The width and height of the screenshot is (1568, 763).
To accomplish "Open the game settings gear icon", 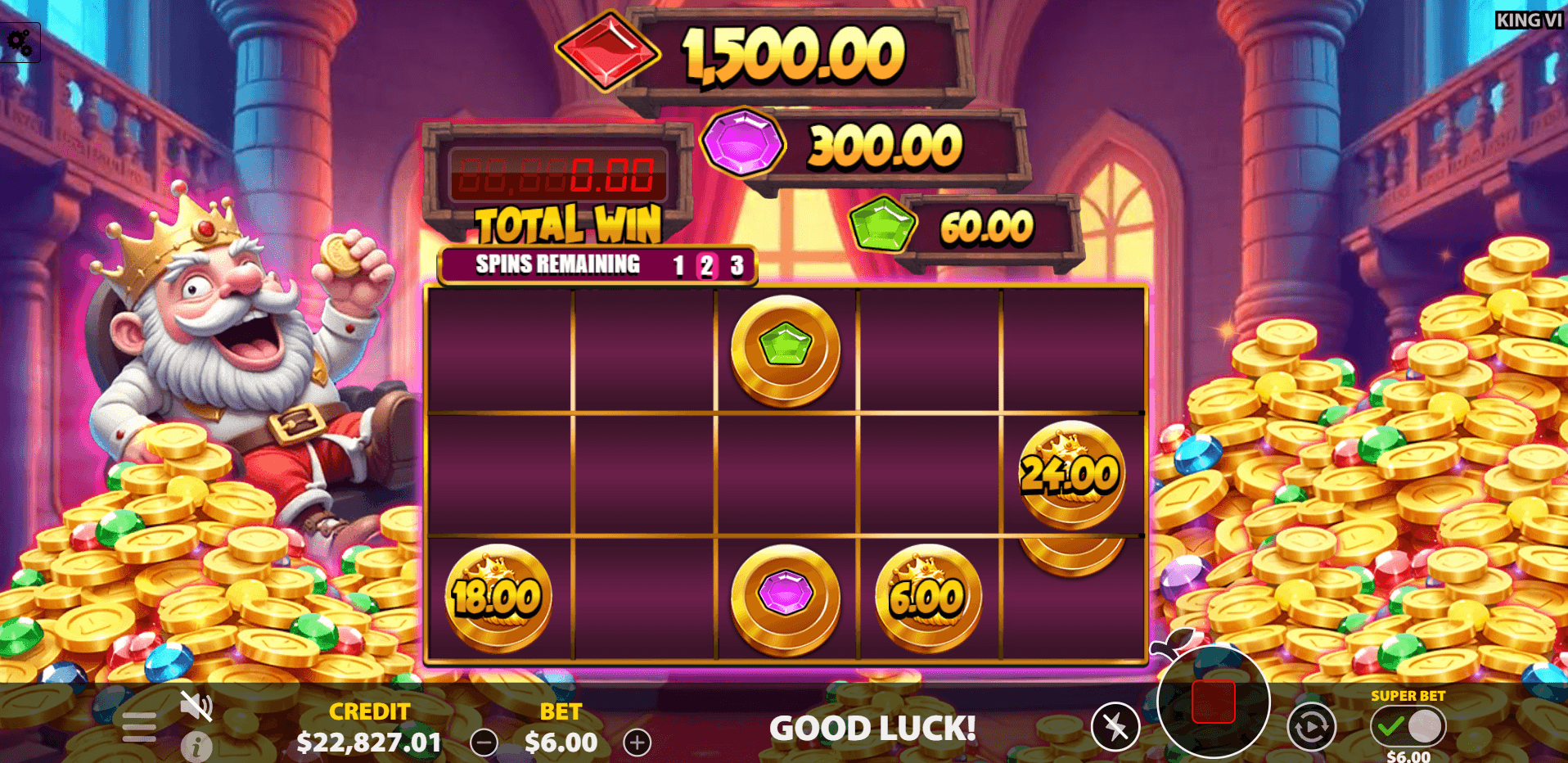I will (20, 38).
